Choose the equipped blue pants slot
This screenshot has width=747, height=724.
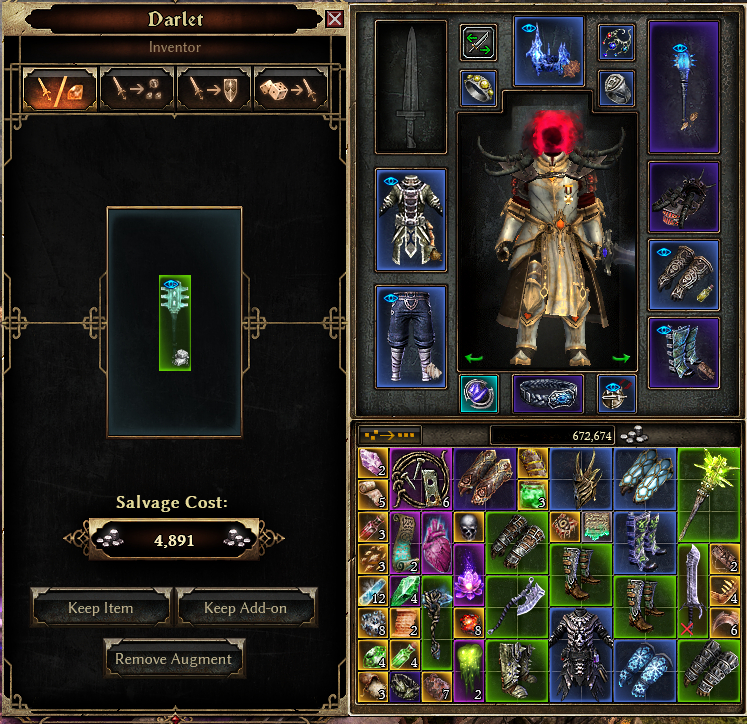click(410, 336)
